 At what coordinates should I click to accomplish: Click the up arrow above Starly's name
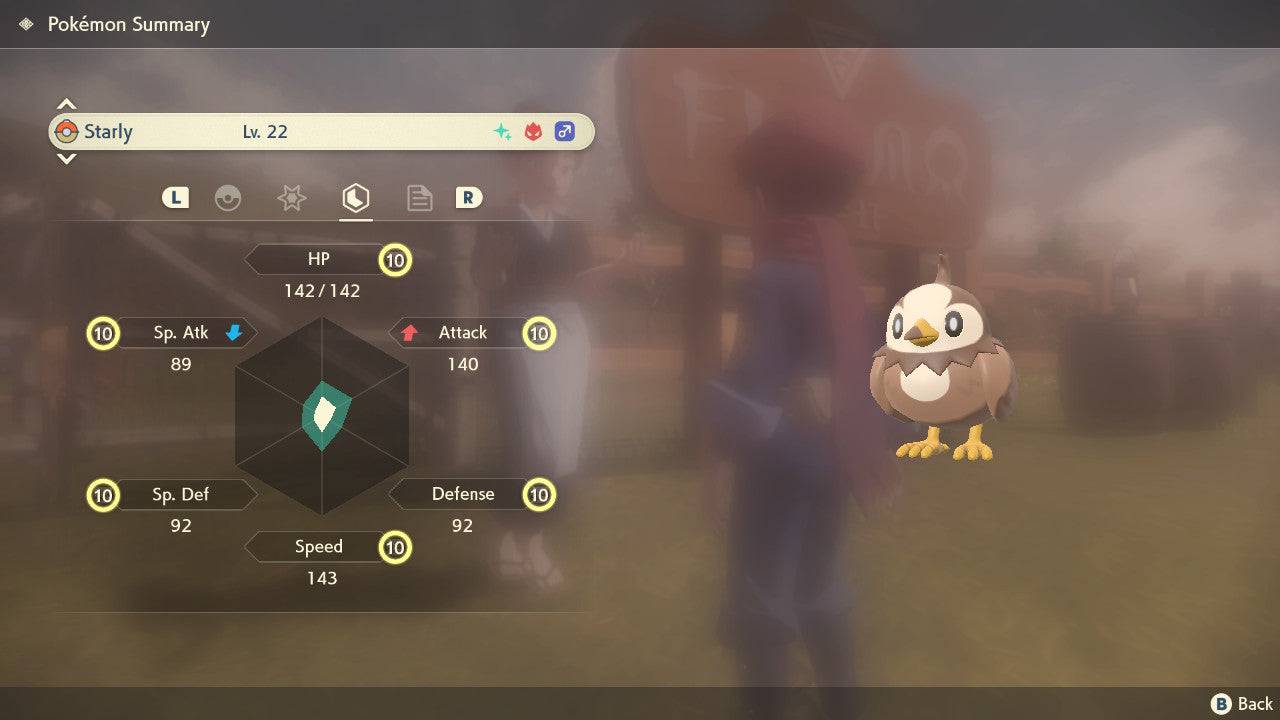(66, 102)
